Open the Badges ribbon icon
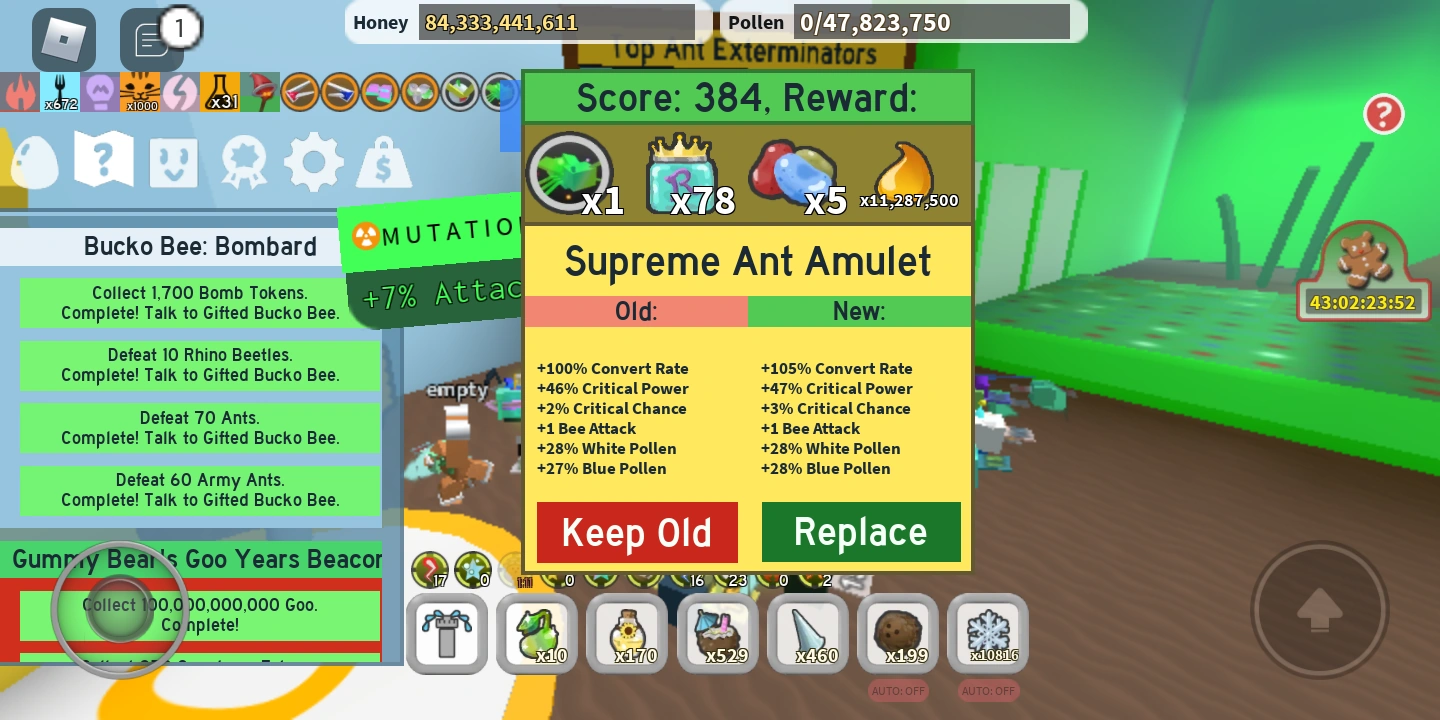 pyautogui.click(x=243, y=161)
